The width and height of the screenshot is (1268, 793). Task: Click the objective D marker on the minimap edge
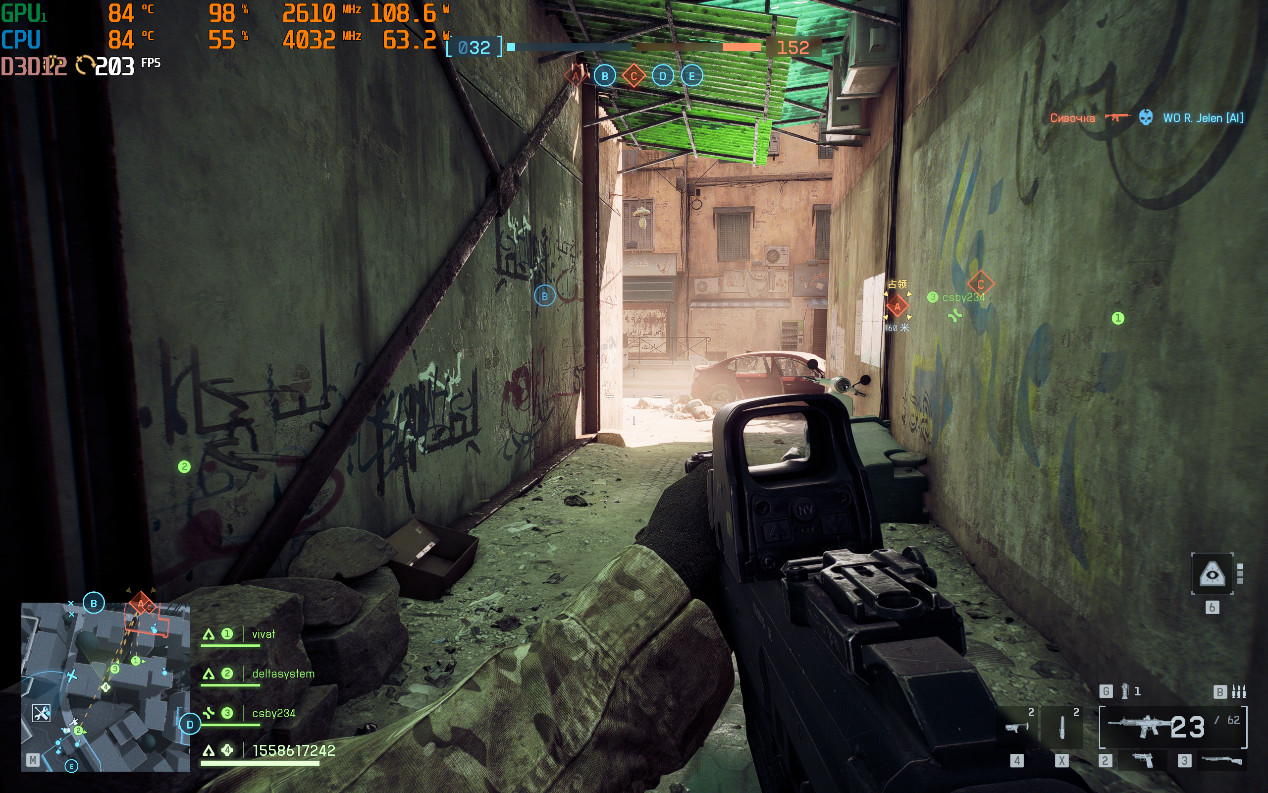[190, 724]
